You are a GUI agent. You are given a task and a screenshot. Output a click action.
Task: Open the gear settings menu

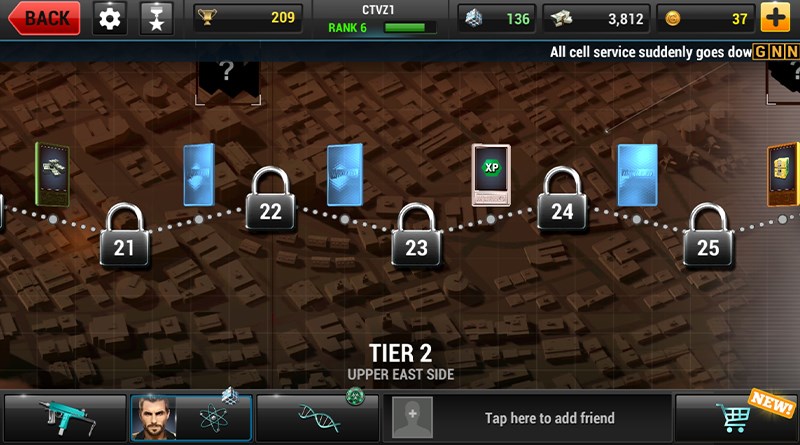110,18
